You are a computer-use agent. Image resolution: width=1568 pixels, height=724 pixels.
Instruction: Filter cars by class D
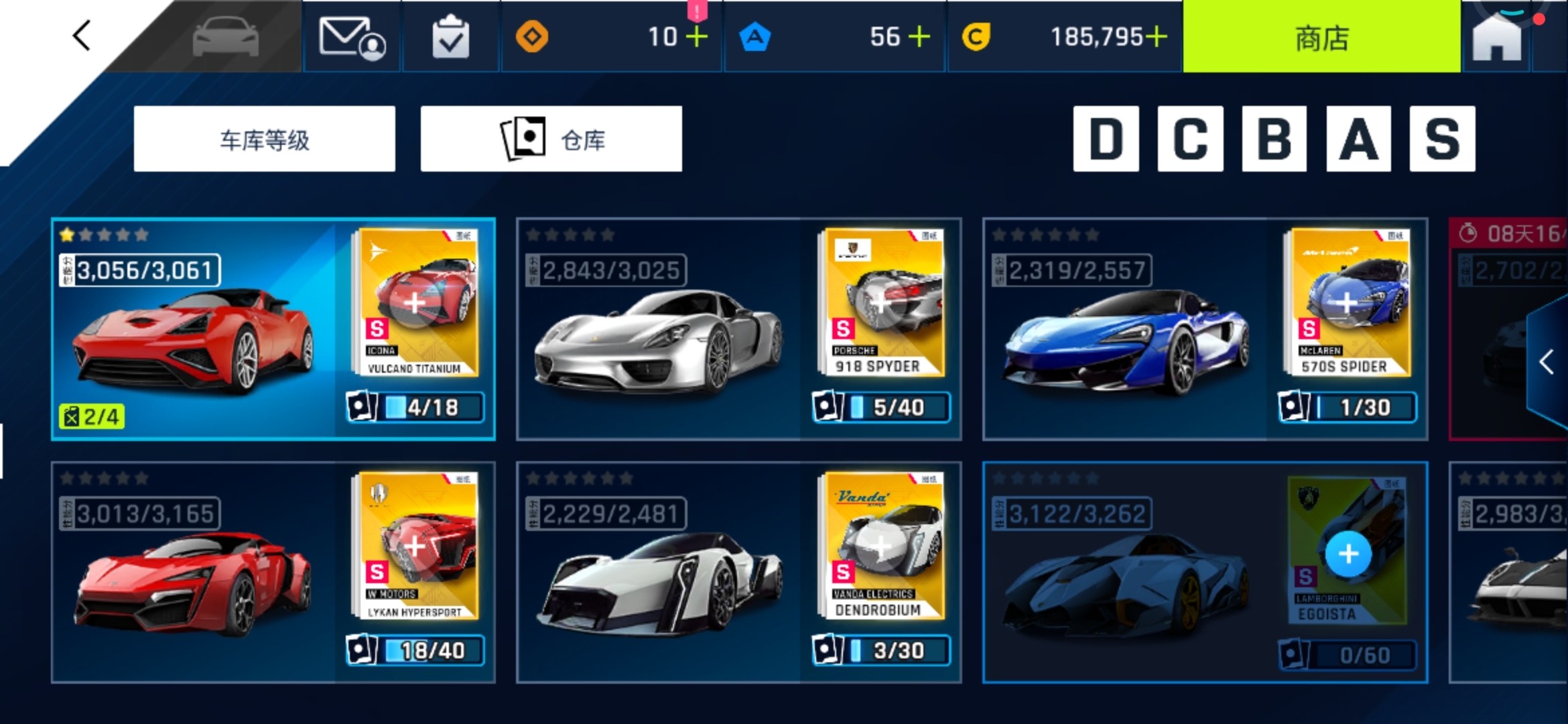[x=1106, y=139]
